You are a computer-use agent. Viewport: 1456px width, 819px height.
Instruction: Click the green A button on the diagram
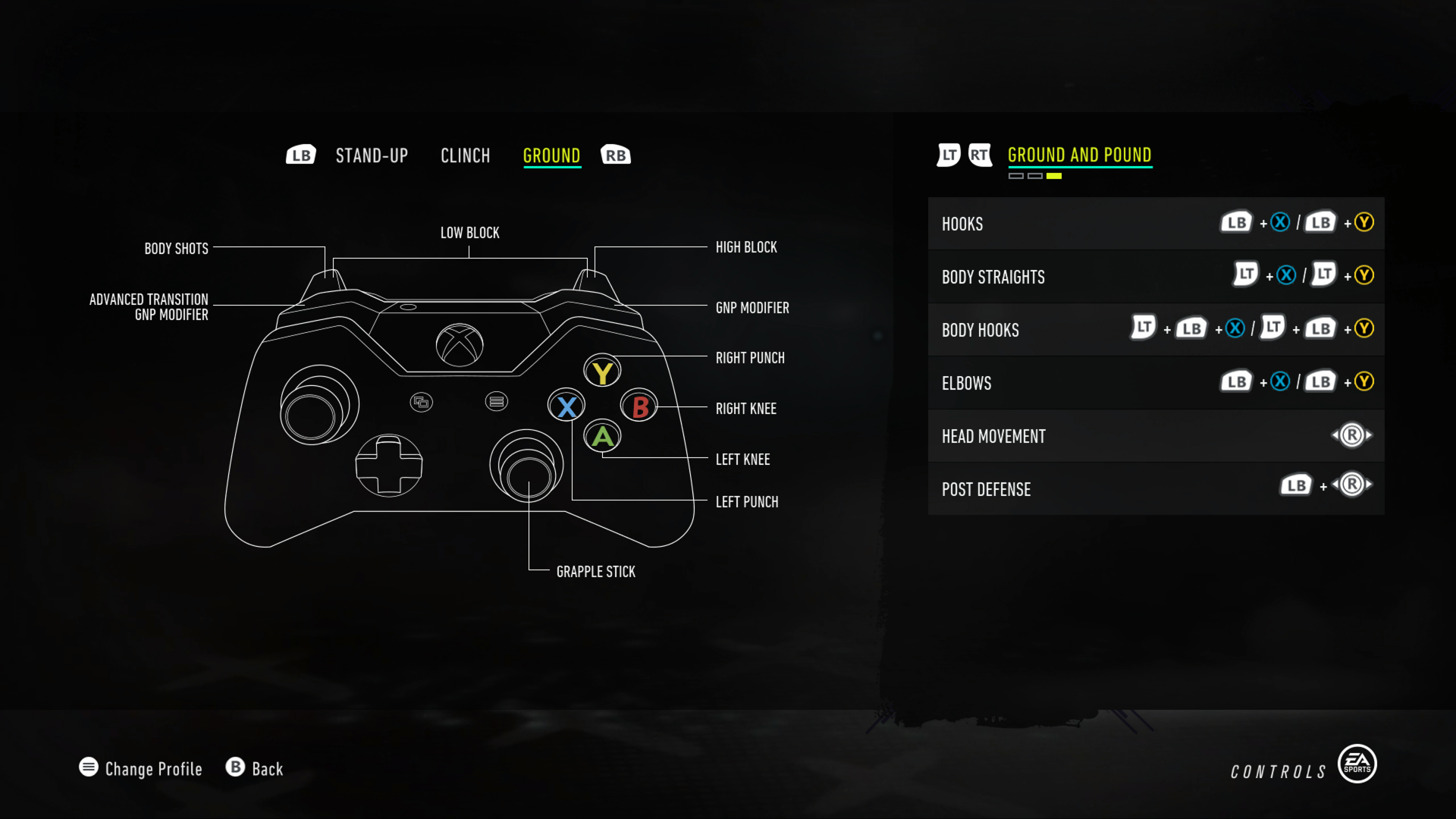pyautogui.click(x=602, y=438)
